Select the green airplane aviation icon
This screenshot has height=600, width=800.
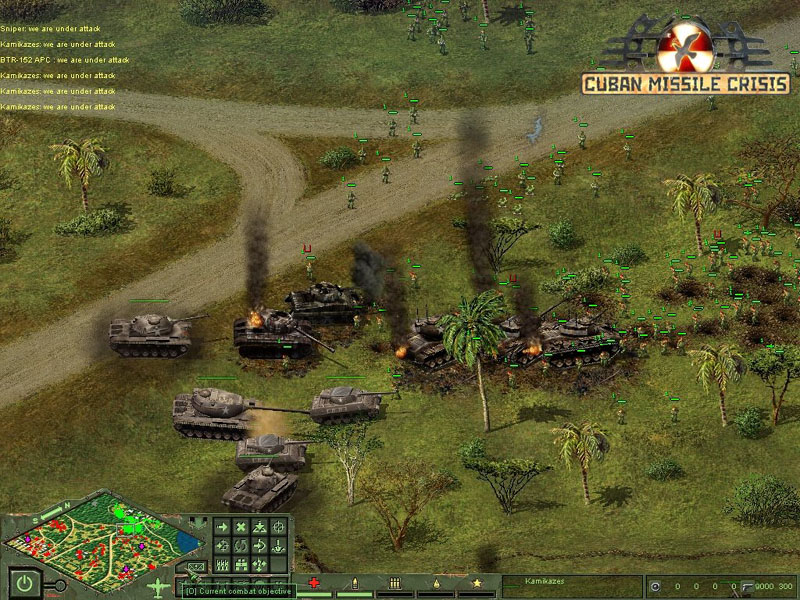pyautogui.click(x=160, y=586)
